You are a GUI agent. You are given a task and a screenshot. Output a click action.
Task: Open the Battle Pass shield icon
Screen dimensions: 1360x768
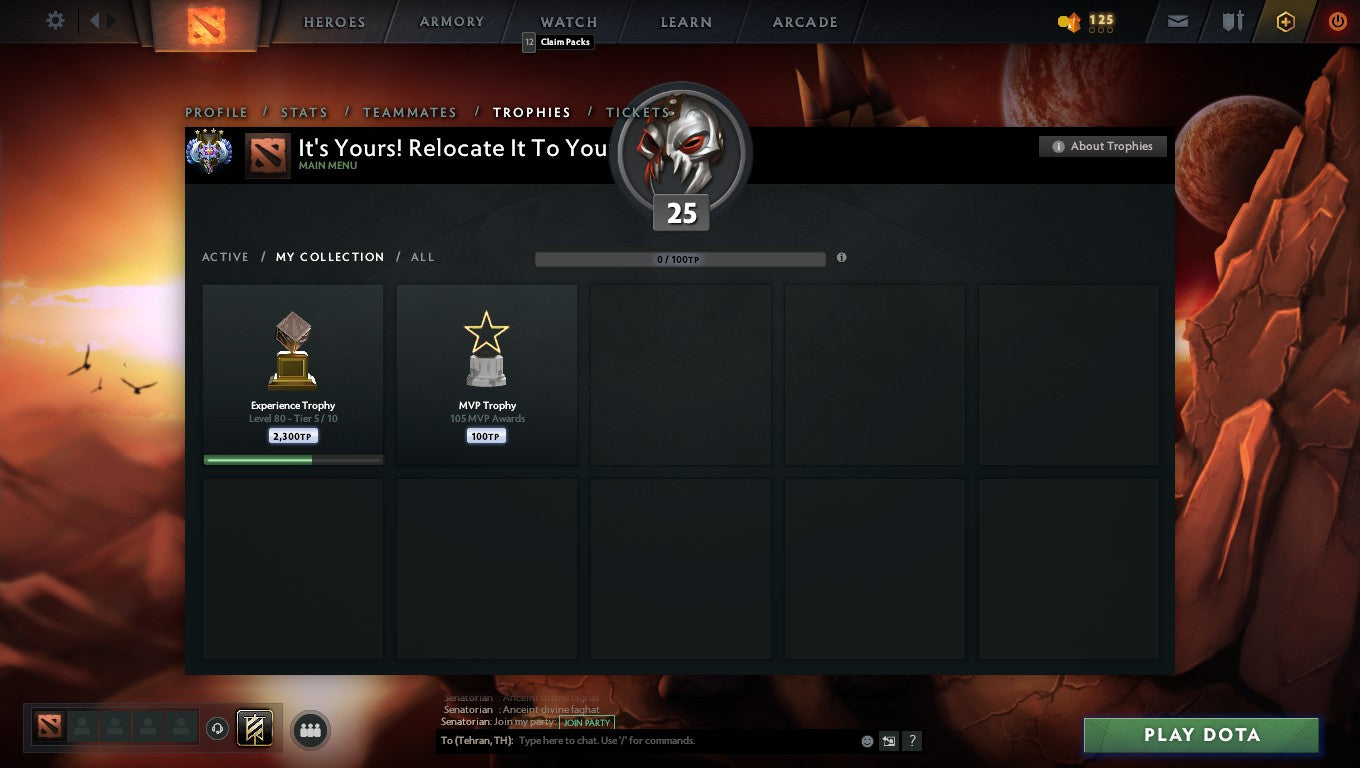tap(1233, 21)
